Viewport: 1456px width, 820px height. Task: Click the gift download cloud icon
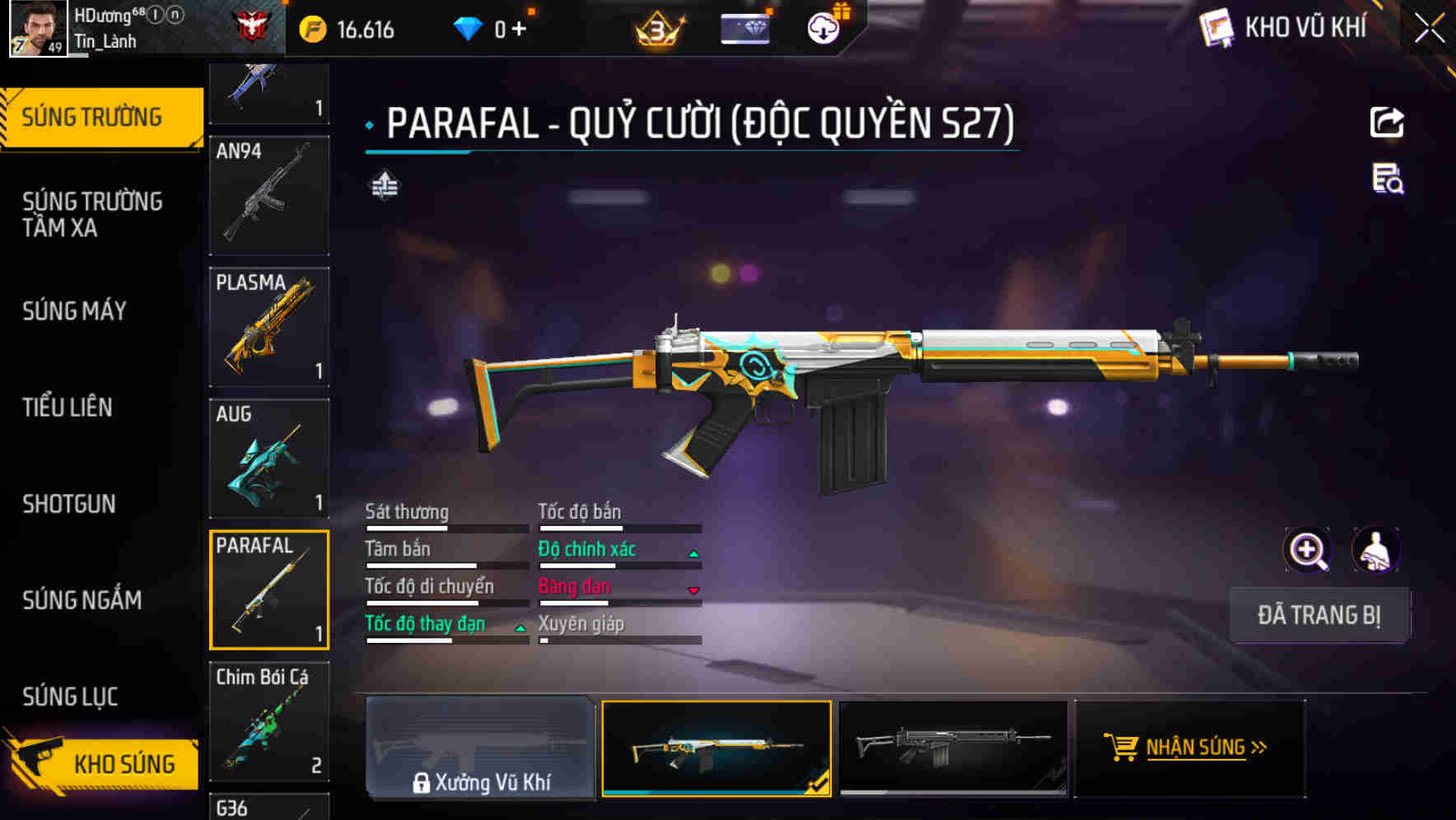coord(823,27)
